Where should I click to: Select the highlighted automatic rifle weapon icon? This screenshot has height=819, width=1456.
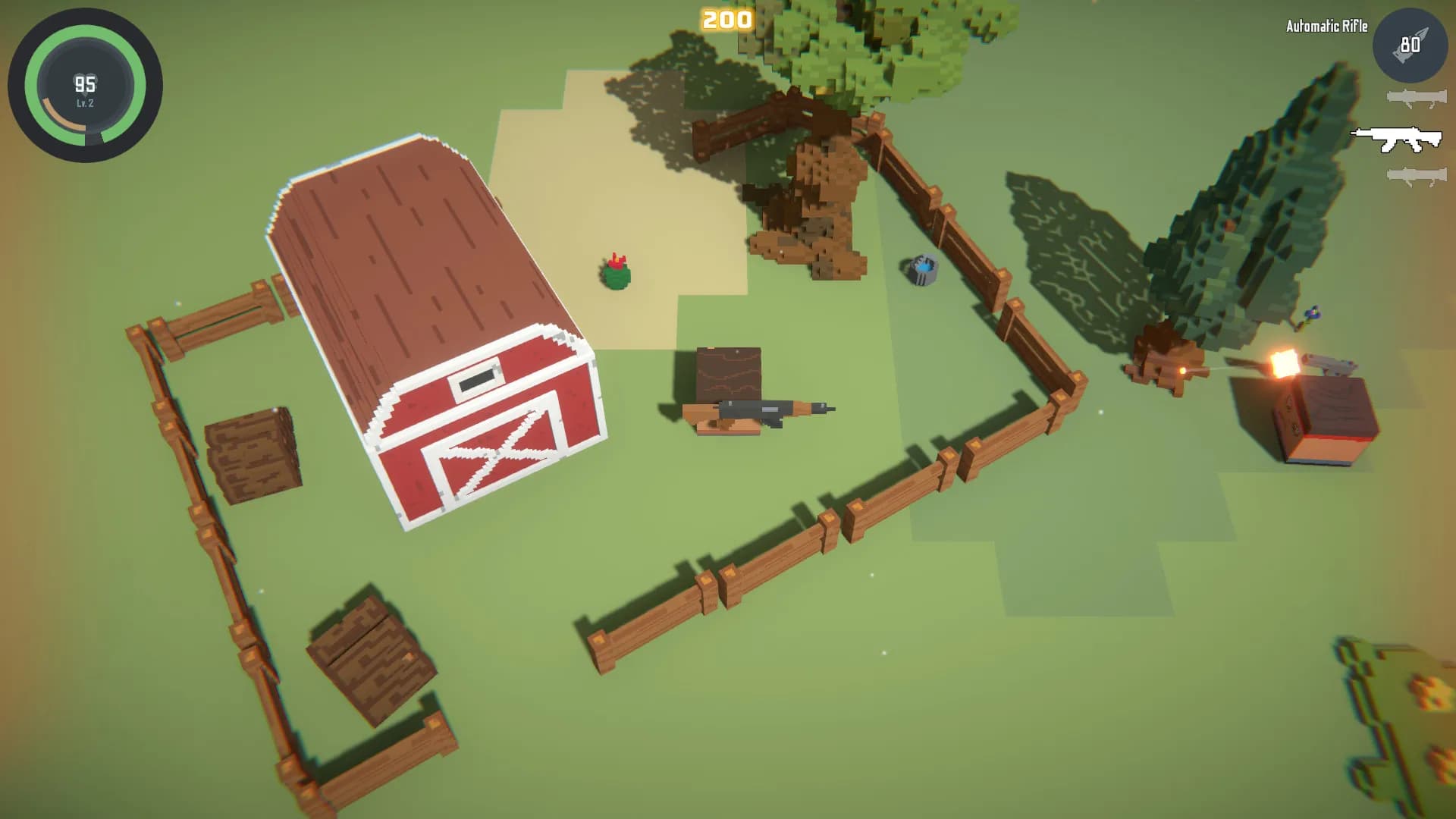point(1396,139)
